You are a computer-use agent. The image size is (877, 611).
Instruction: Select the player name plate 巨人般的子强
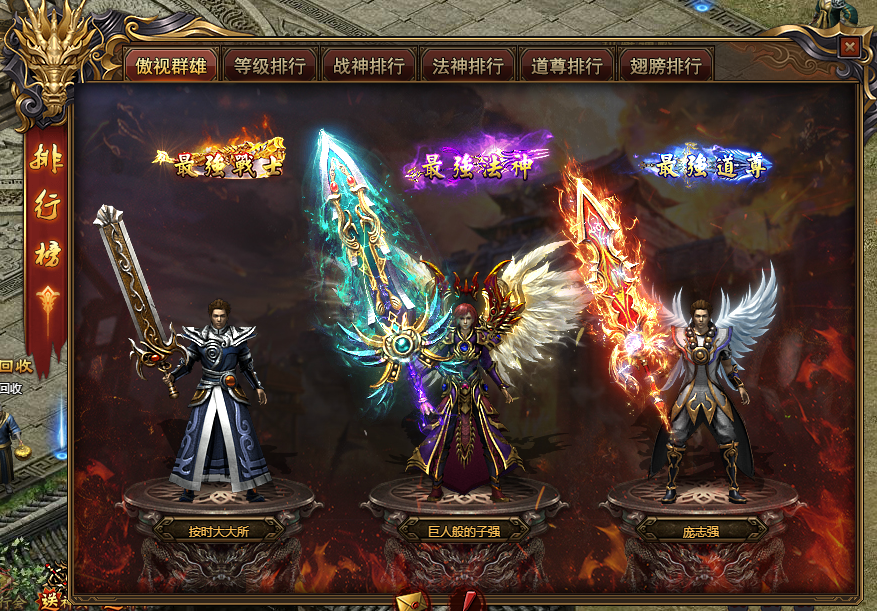(x=463, y=531)
